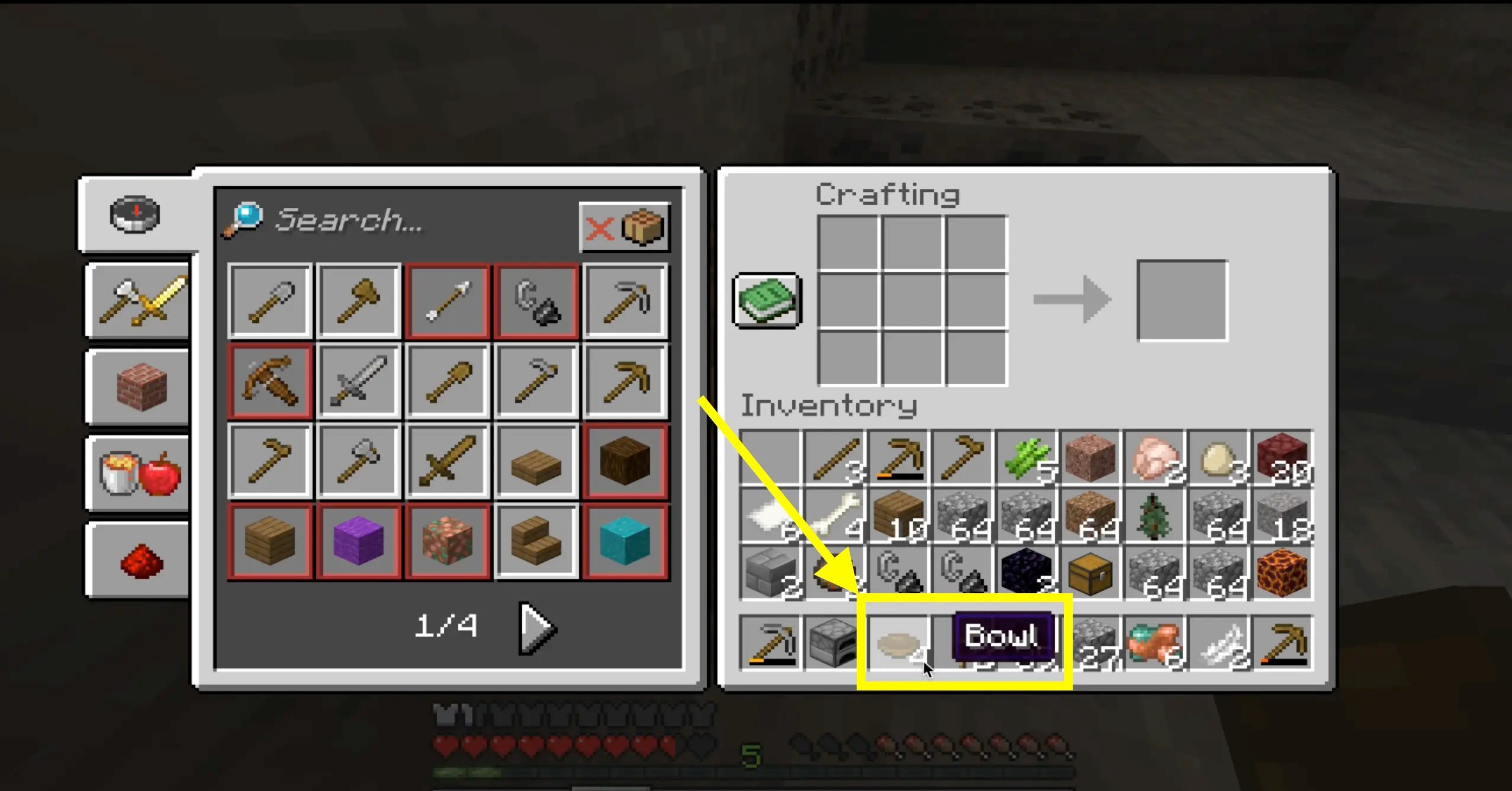Screen dimensions: 1512x791
Task: Select the oak planks recipe
Action: (x=269, y=541)
